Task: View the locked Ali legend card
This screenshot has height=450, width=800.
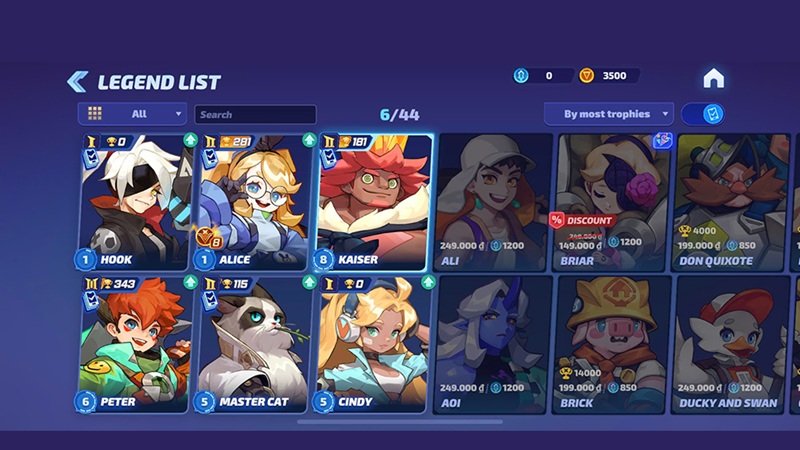Action: click(x=494, y=202)
